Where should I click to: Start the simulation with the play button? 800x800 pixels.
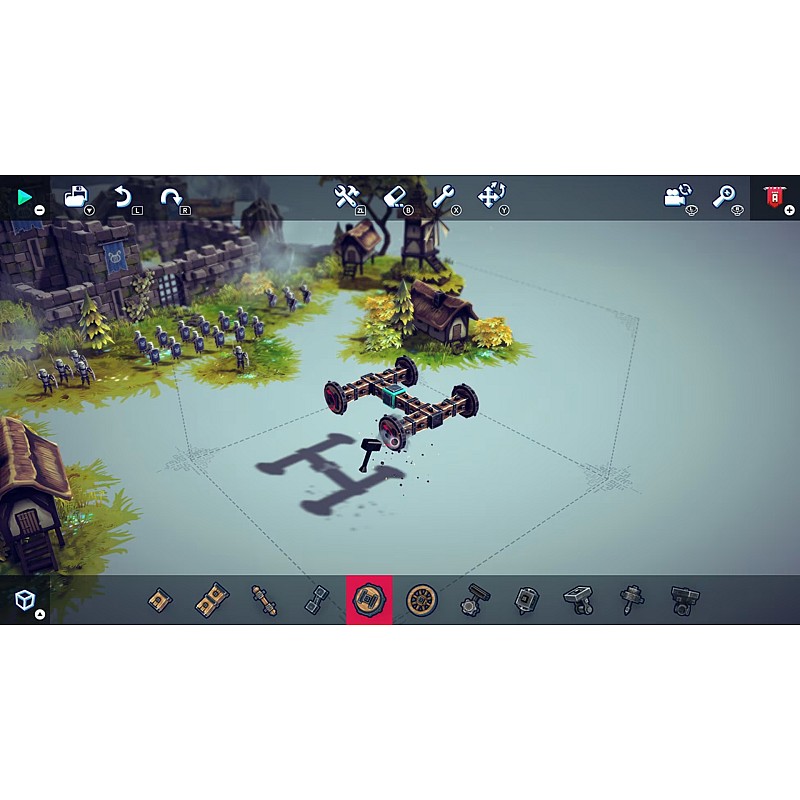pyautogui.click(x=24, y=198)
